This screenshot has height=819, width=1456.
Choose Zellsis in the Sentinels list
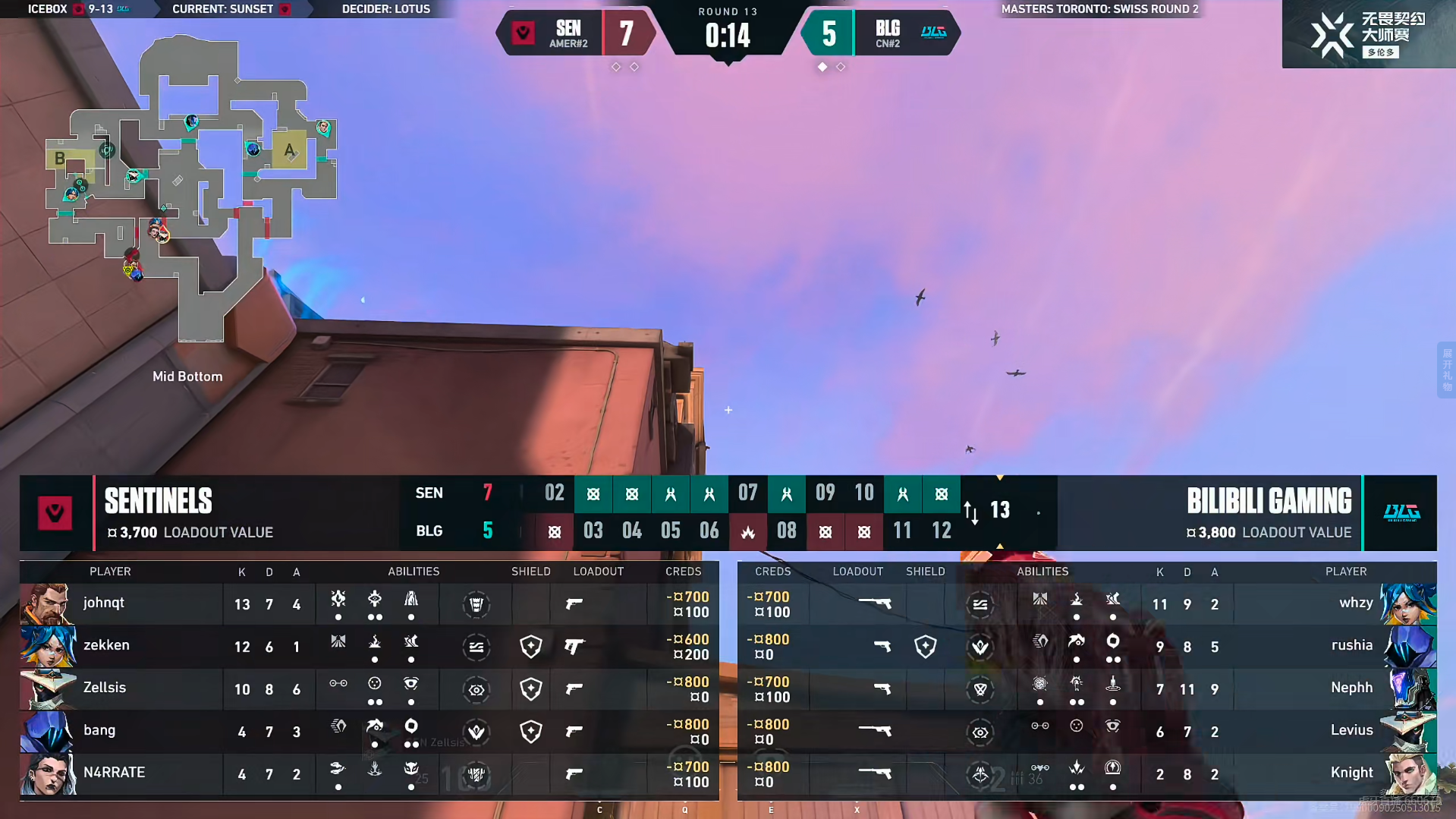tap(105, 688)
